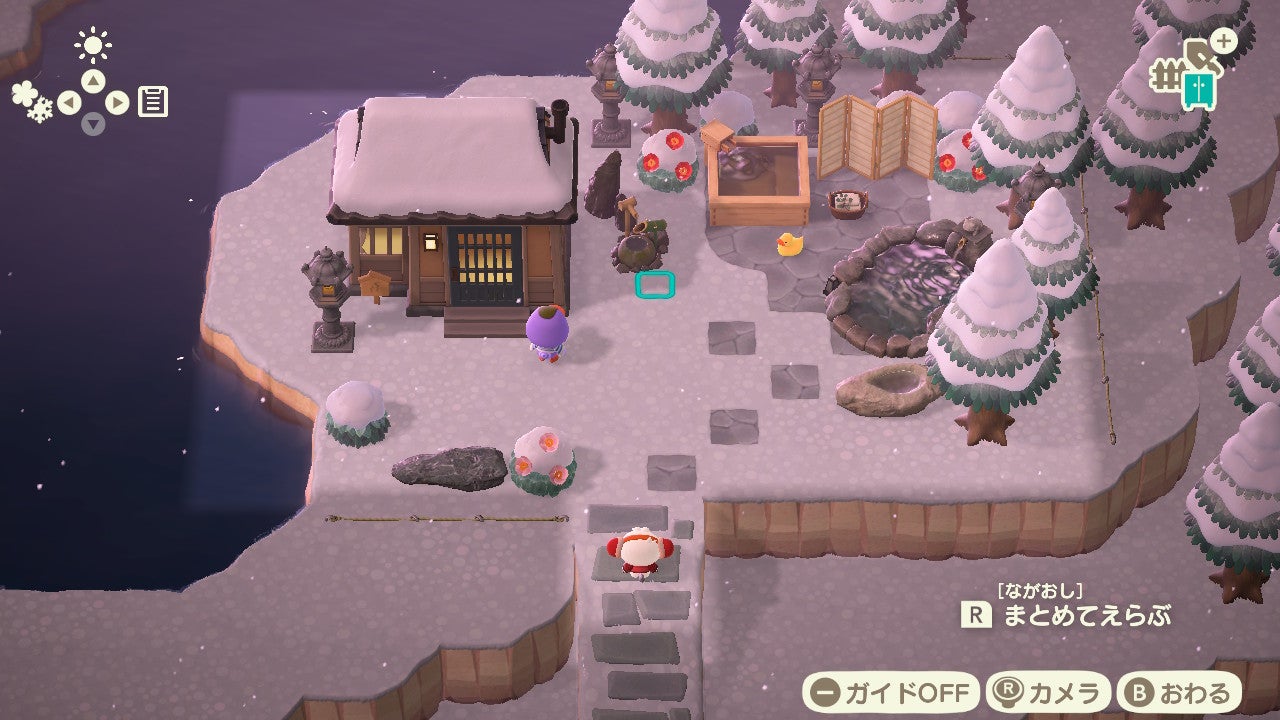Click the left arrow in the environment controls

coord(69,102)
